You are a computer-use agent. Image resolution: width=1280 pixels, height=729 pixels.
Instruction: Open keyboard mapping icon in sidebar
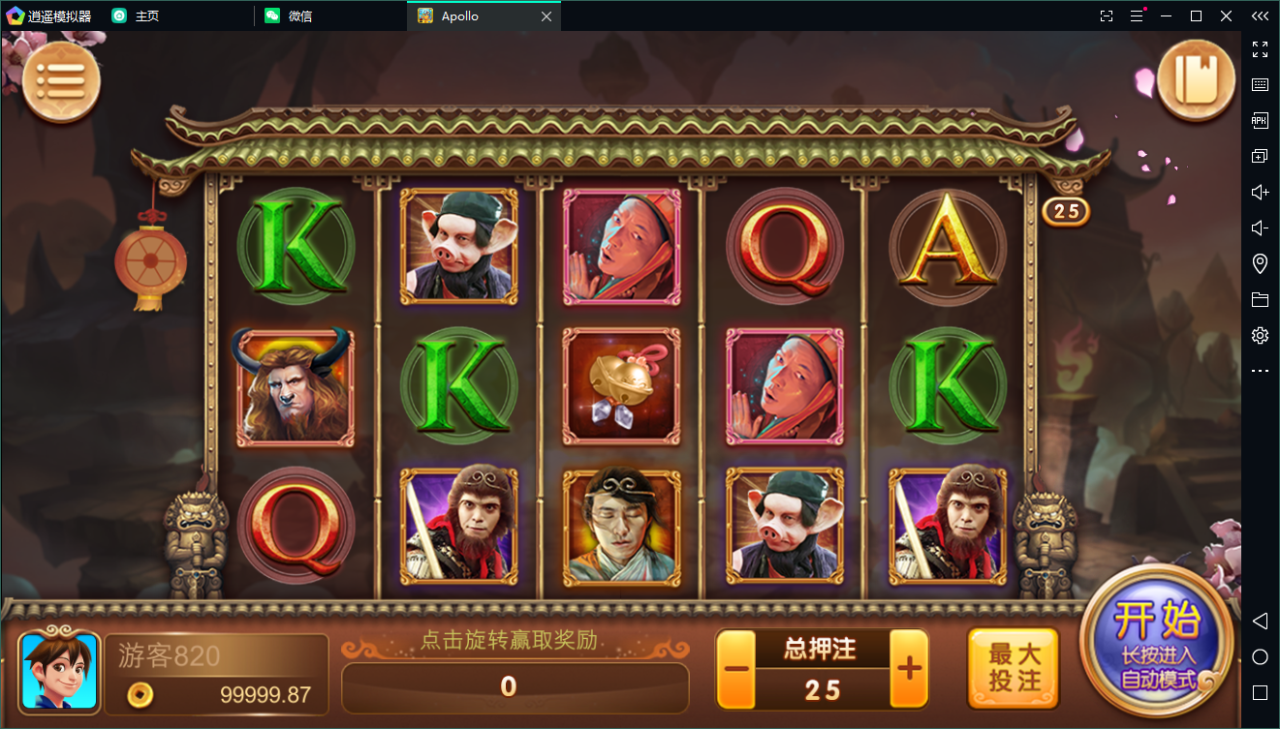point(1259,84)
